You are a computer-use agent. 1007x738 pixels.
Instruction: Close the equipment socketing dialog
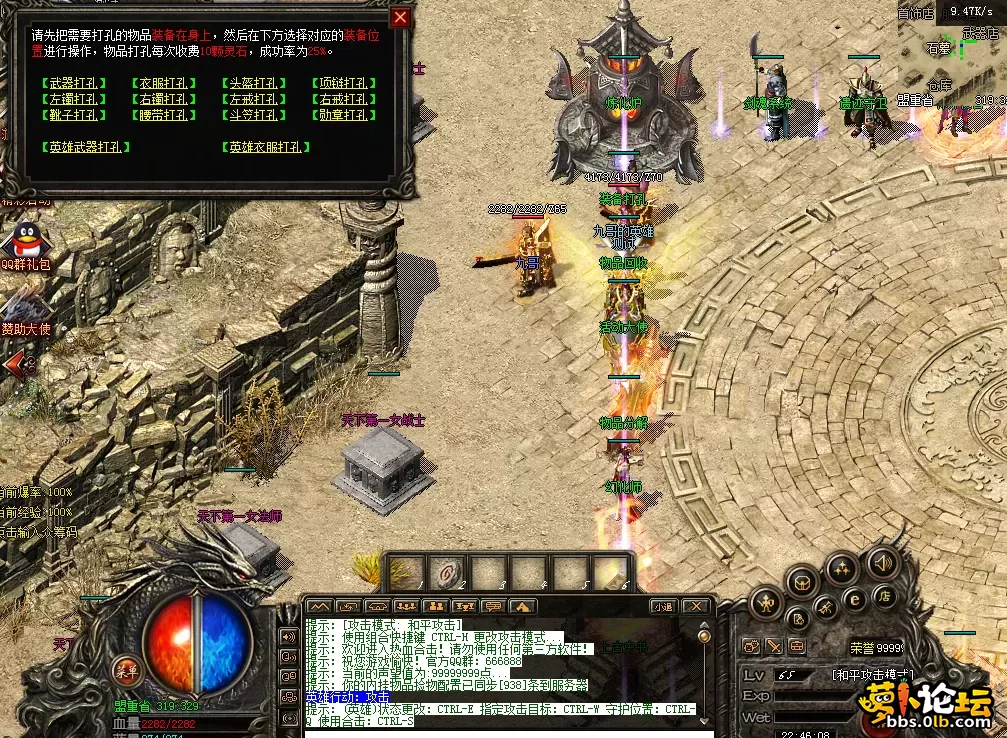click(x=400, y=17)
